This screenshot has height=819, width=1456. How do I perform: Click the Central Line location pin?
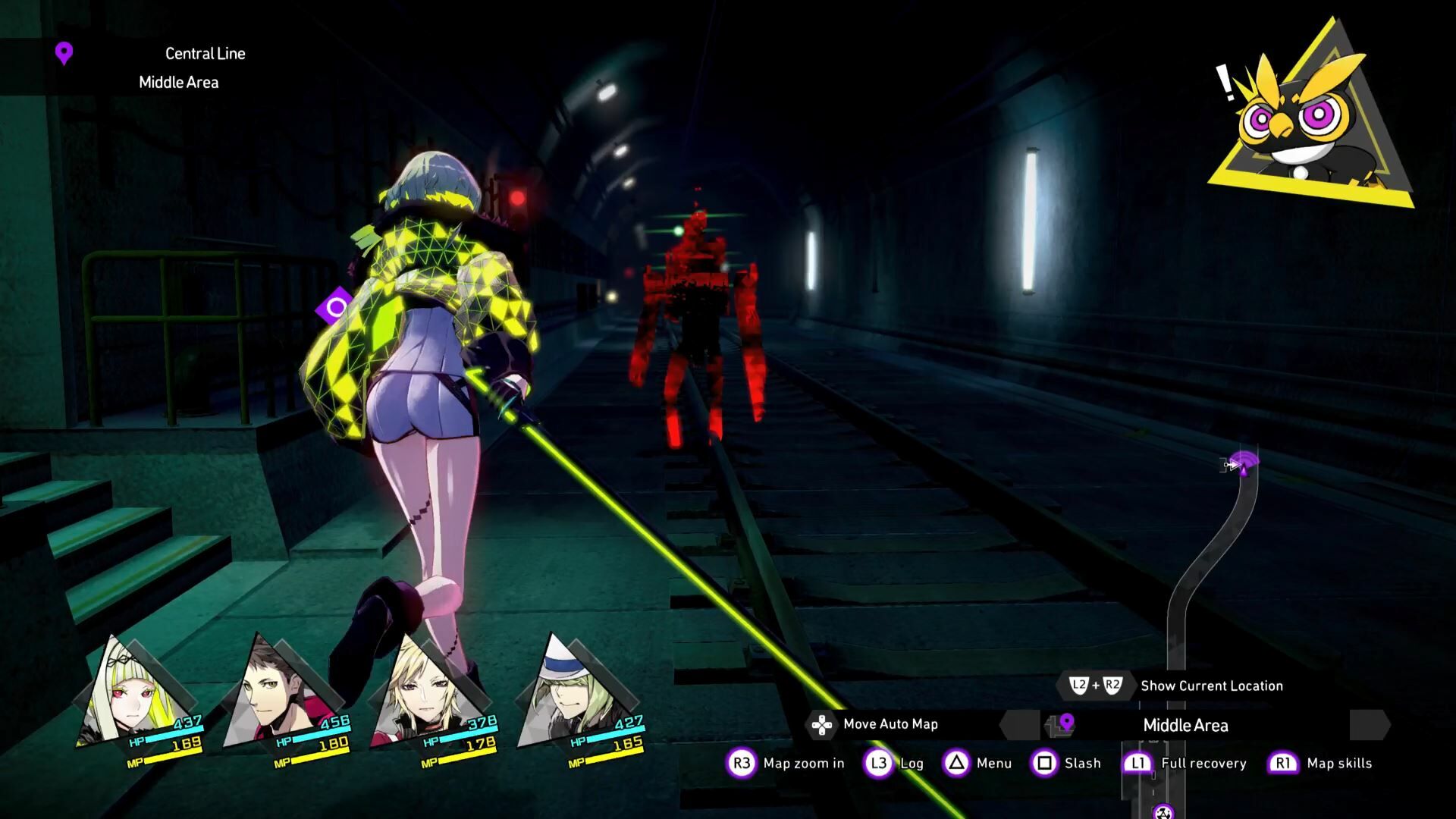[64, 53]
